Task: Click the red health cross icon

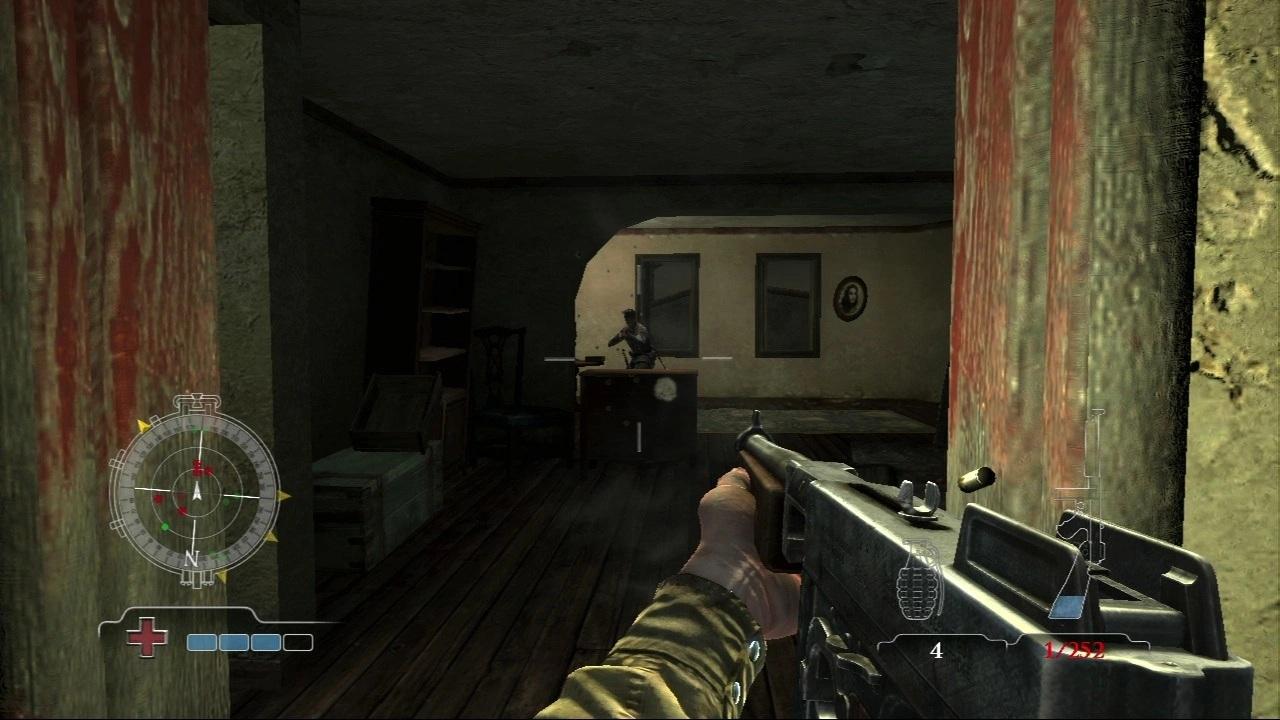Action: point(147,636)
